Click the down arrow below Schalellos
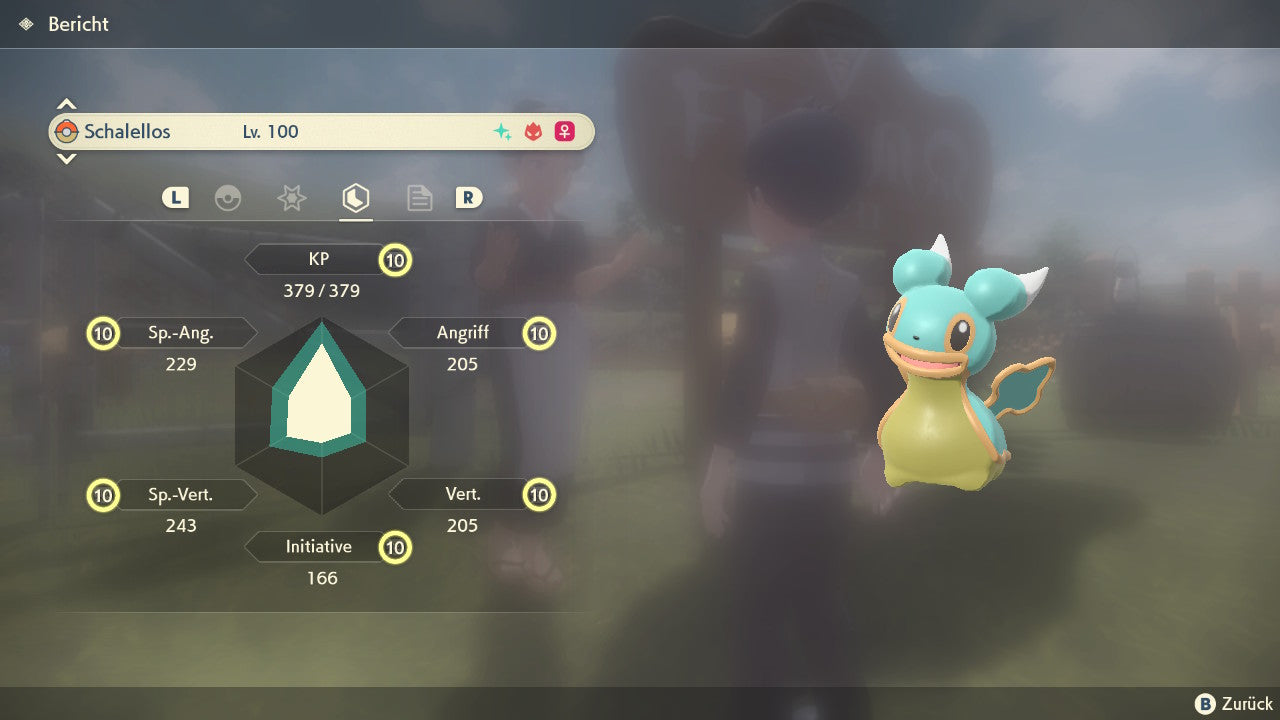 click(66, 158)
